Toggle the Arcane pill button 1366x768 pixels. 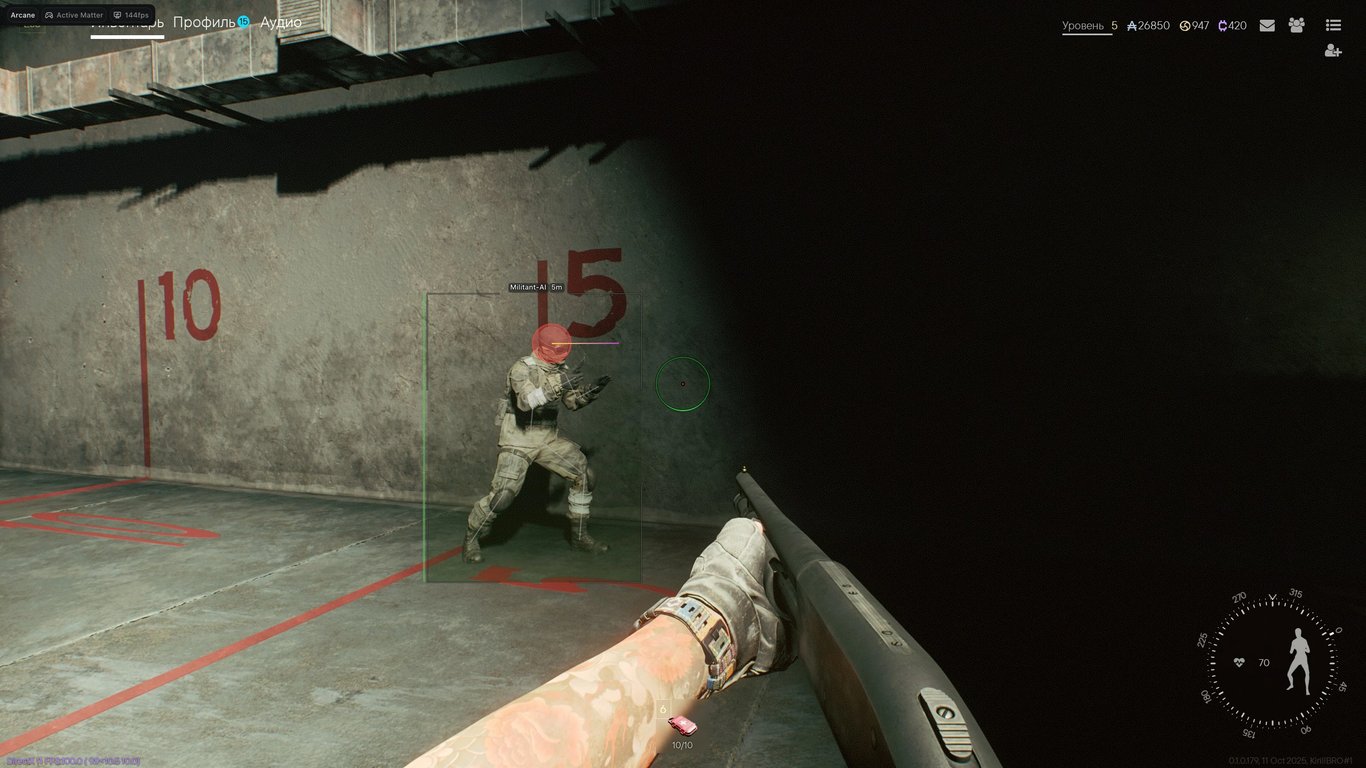[x=23, y=15]
